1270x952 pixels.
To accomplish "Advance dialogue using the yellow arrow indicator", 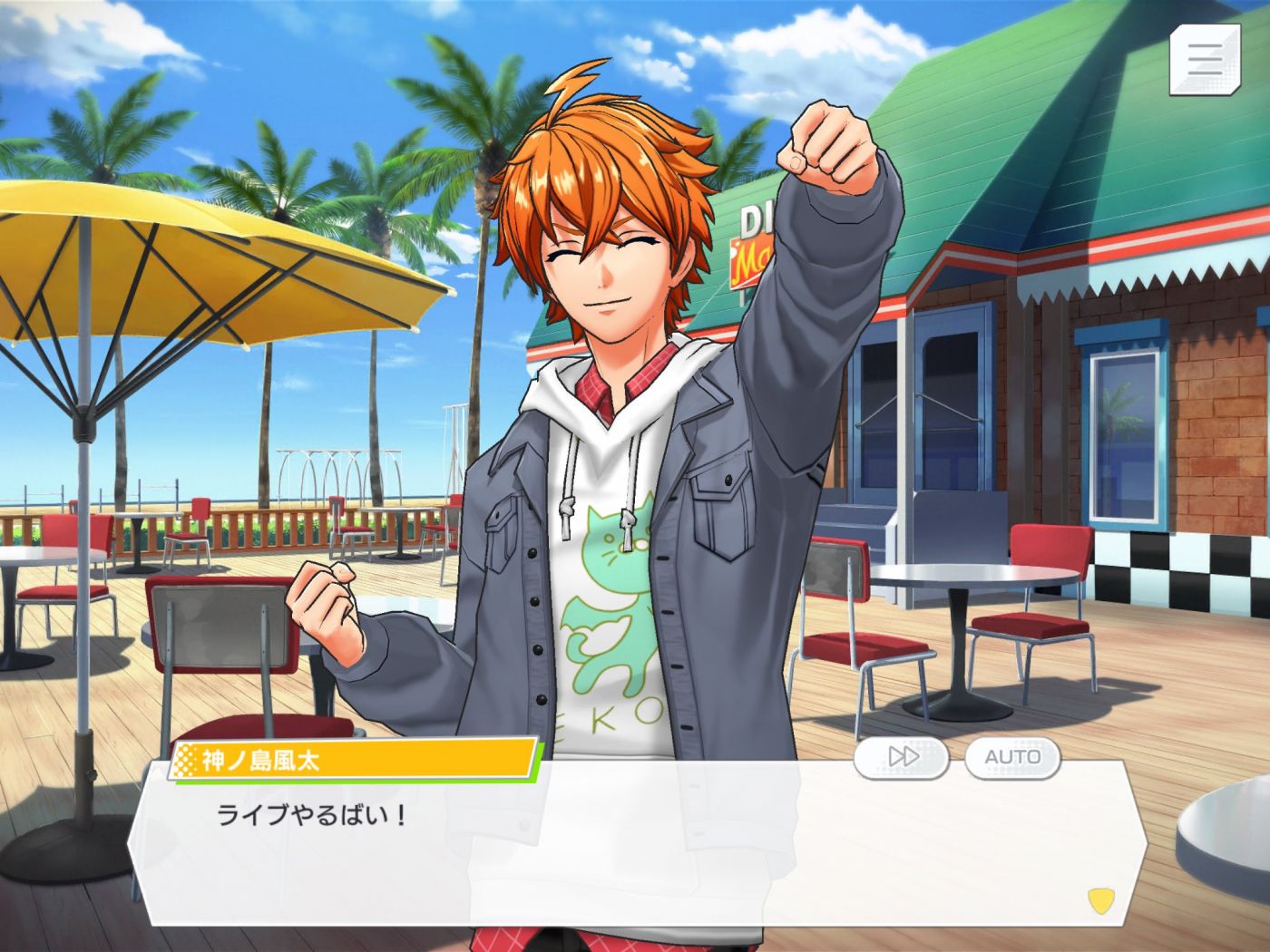I will (x=1099, y=899).
